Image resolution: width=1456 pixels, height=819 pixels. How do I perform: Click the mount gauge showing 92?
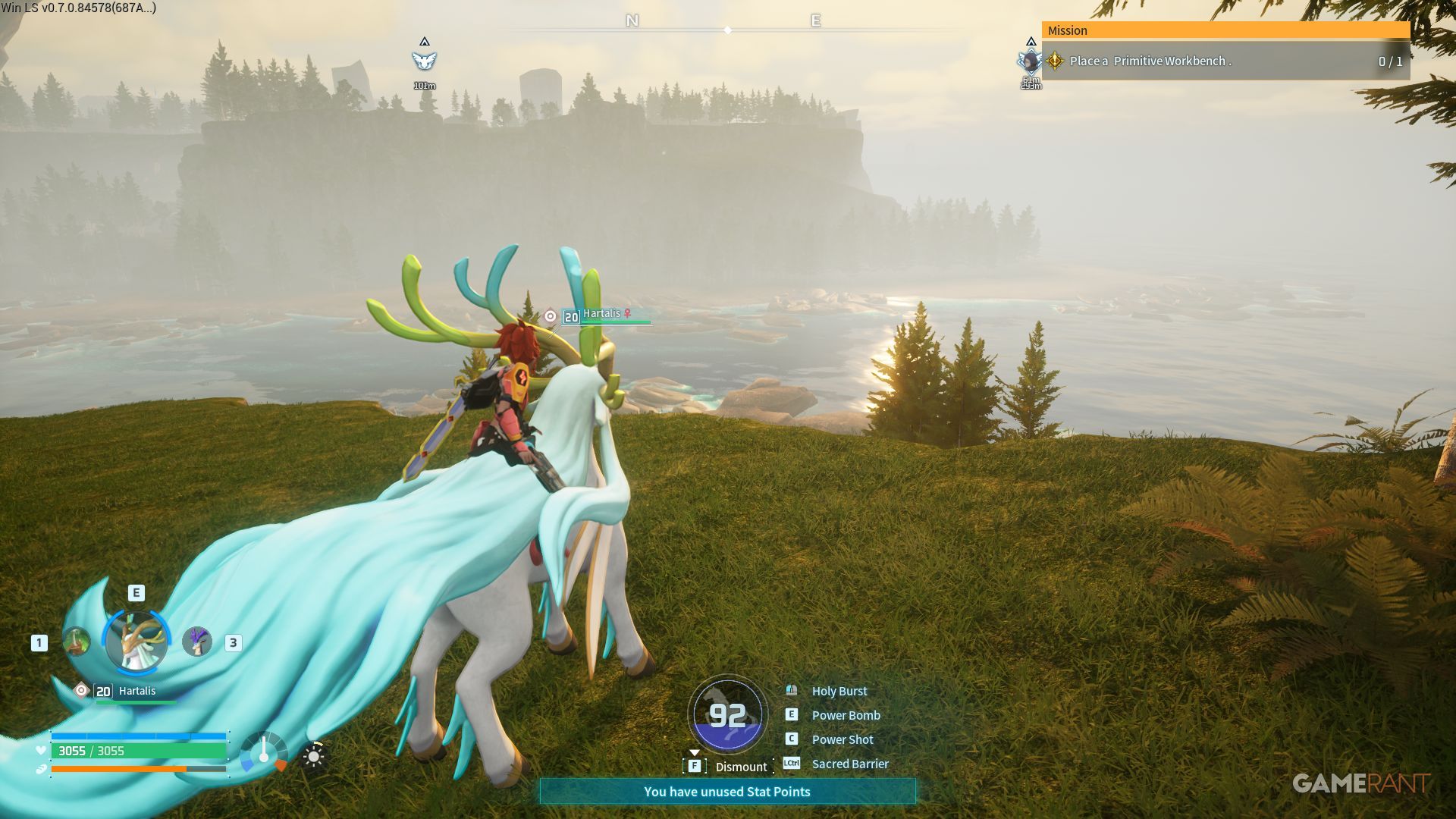[x=727, y=714]
